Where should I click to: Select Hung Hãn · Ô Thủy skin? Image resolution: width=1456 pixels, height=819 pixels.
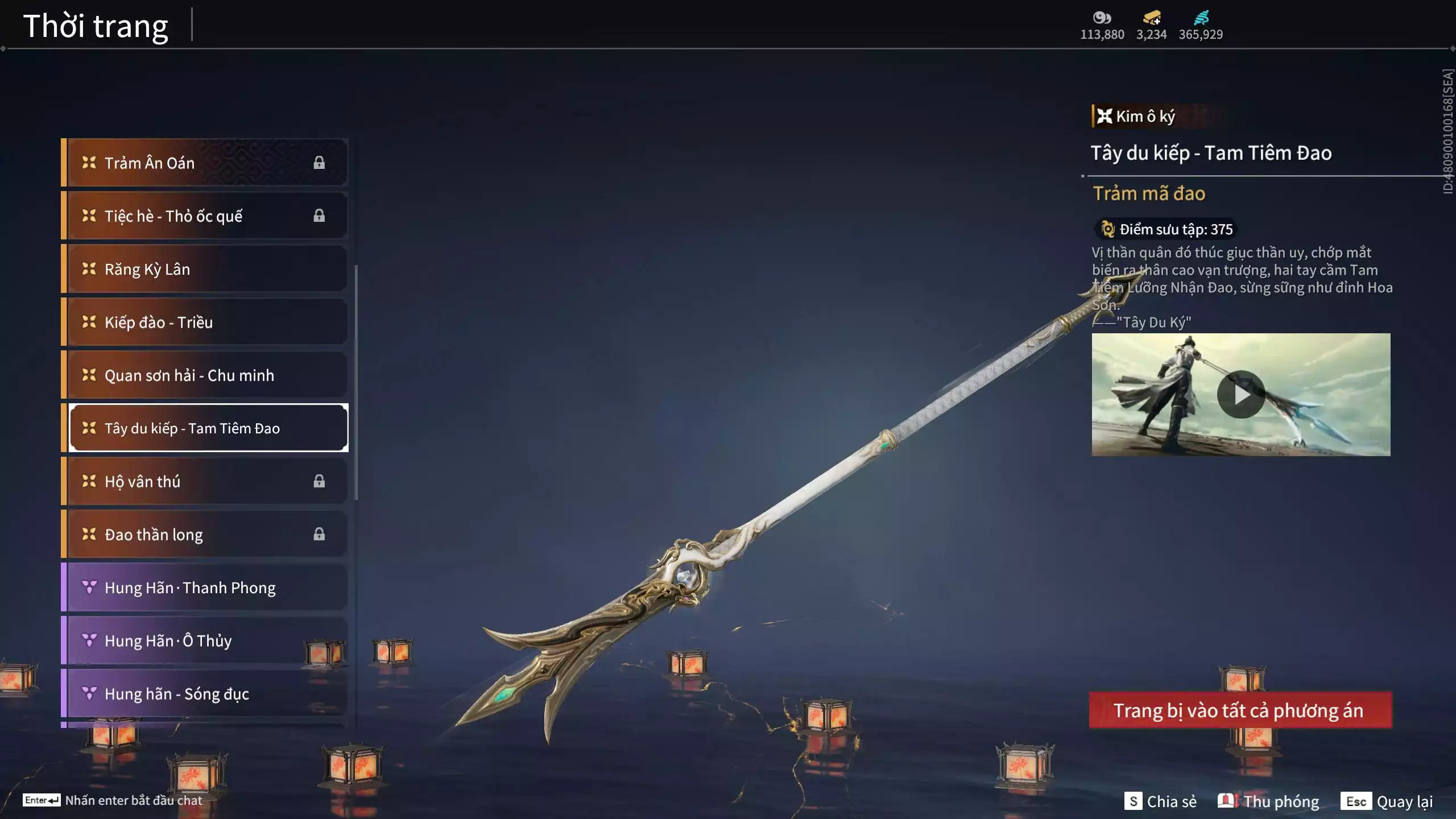205,640
